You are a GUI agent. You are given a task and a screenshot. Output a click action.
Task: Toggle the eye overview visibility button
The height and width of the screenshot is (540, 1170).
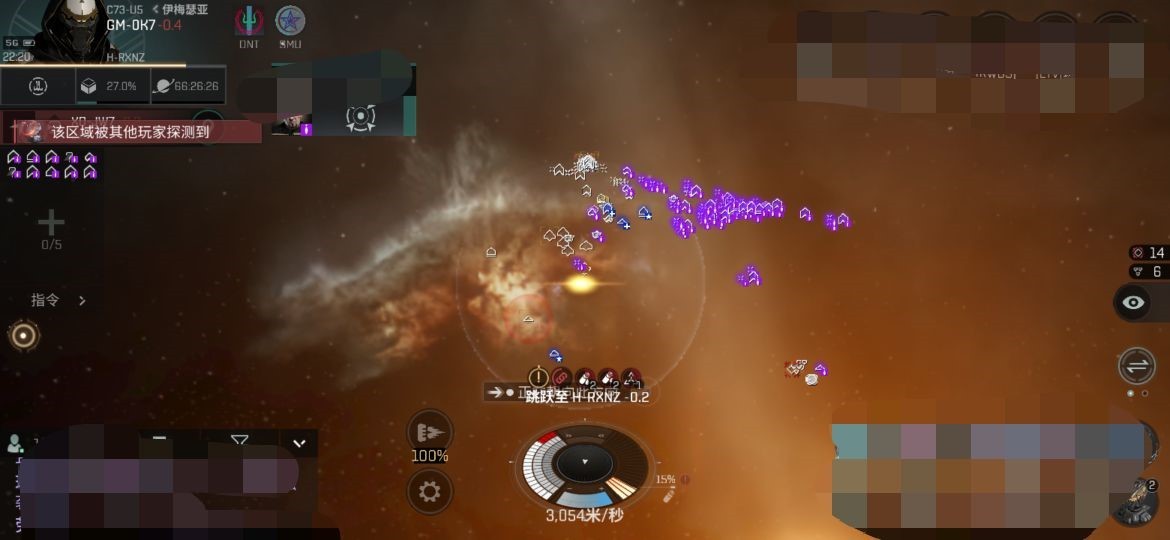pos(1133,302)
